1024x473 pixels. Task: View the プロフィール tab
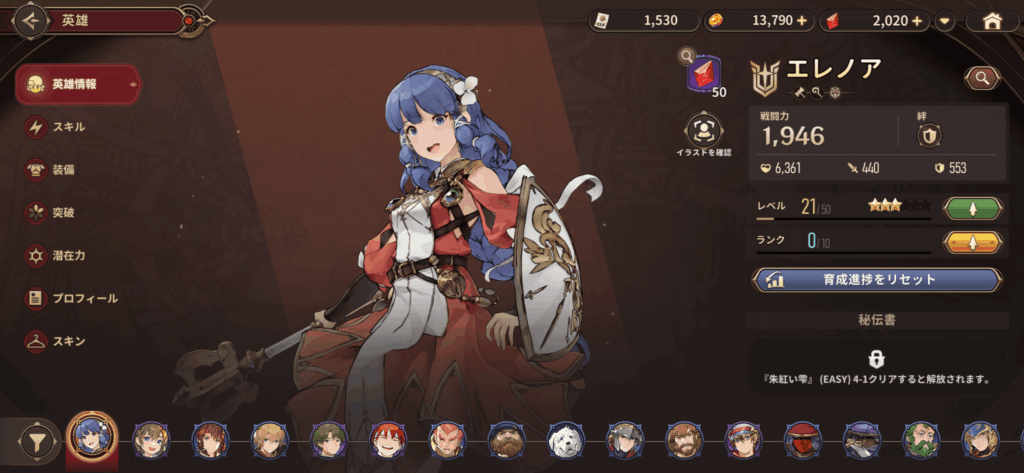coord(84,298)
